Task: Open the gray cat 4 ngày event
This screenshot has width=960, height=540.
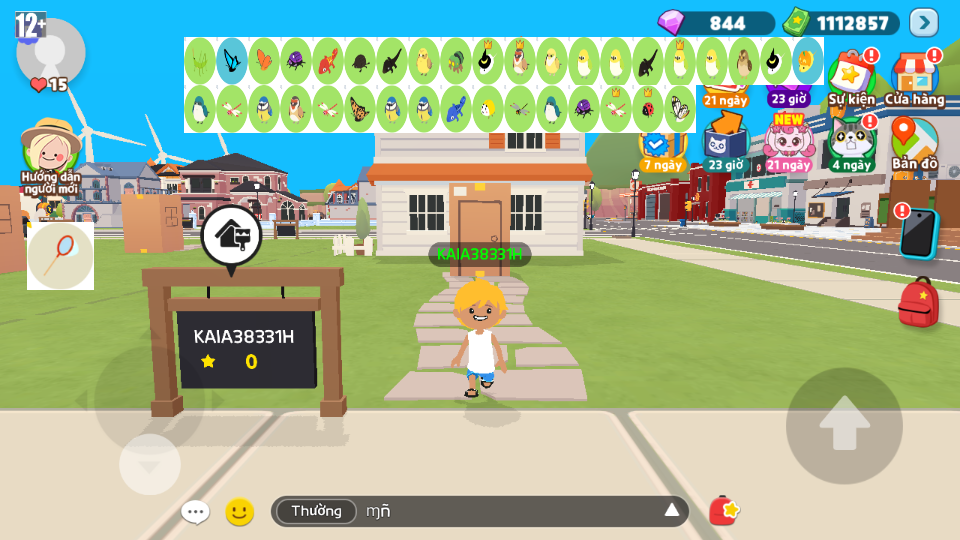Action: point(851,141)
